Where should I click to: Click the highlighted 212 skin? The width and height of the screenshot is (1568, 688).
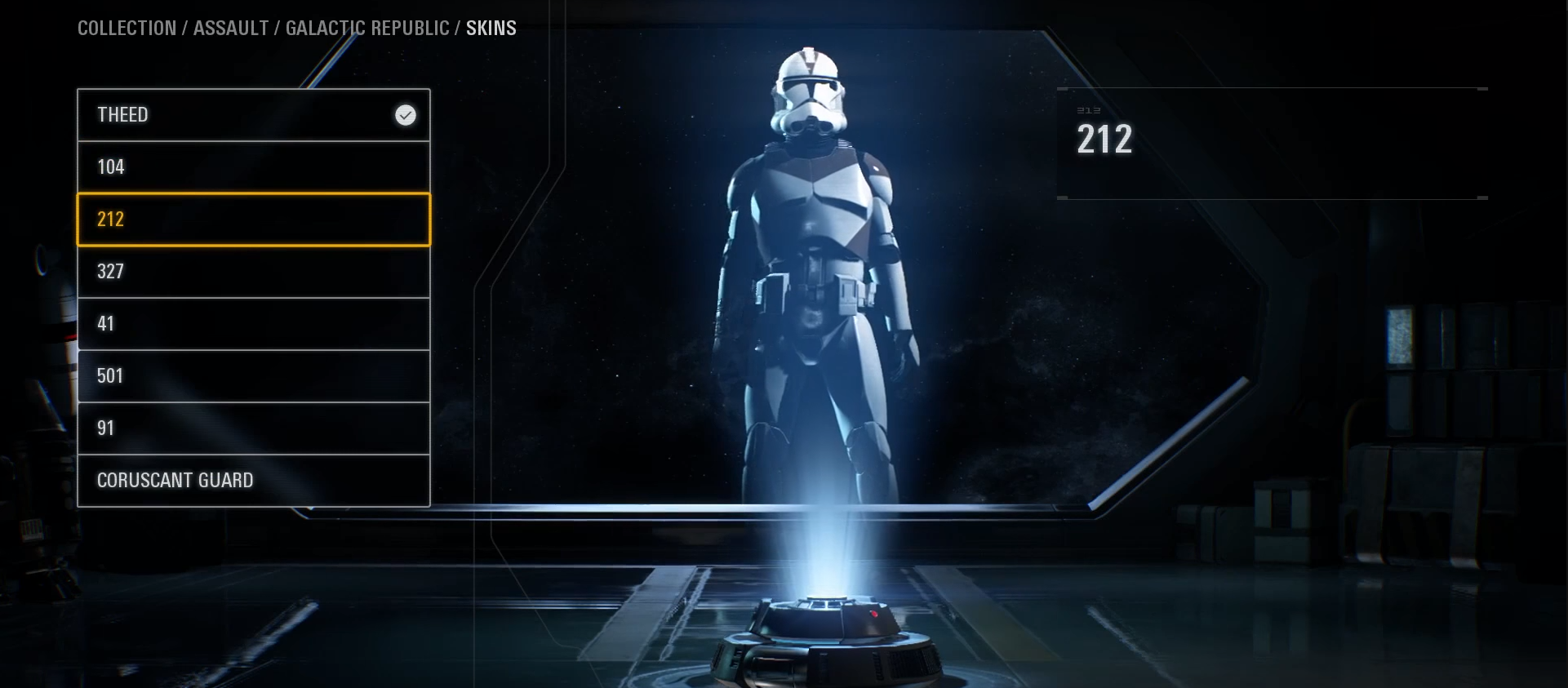pos(253,220)
